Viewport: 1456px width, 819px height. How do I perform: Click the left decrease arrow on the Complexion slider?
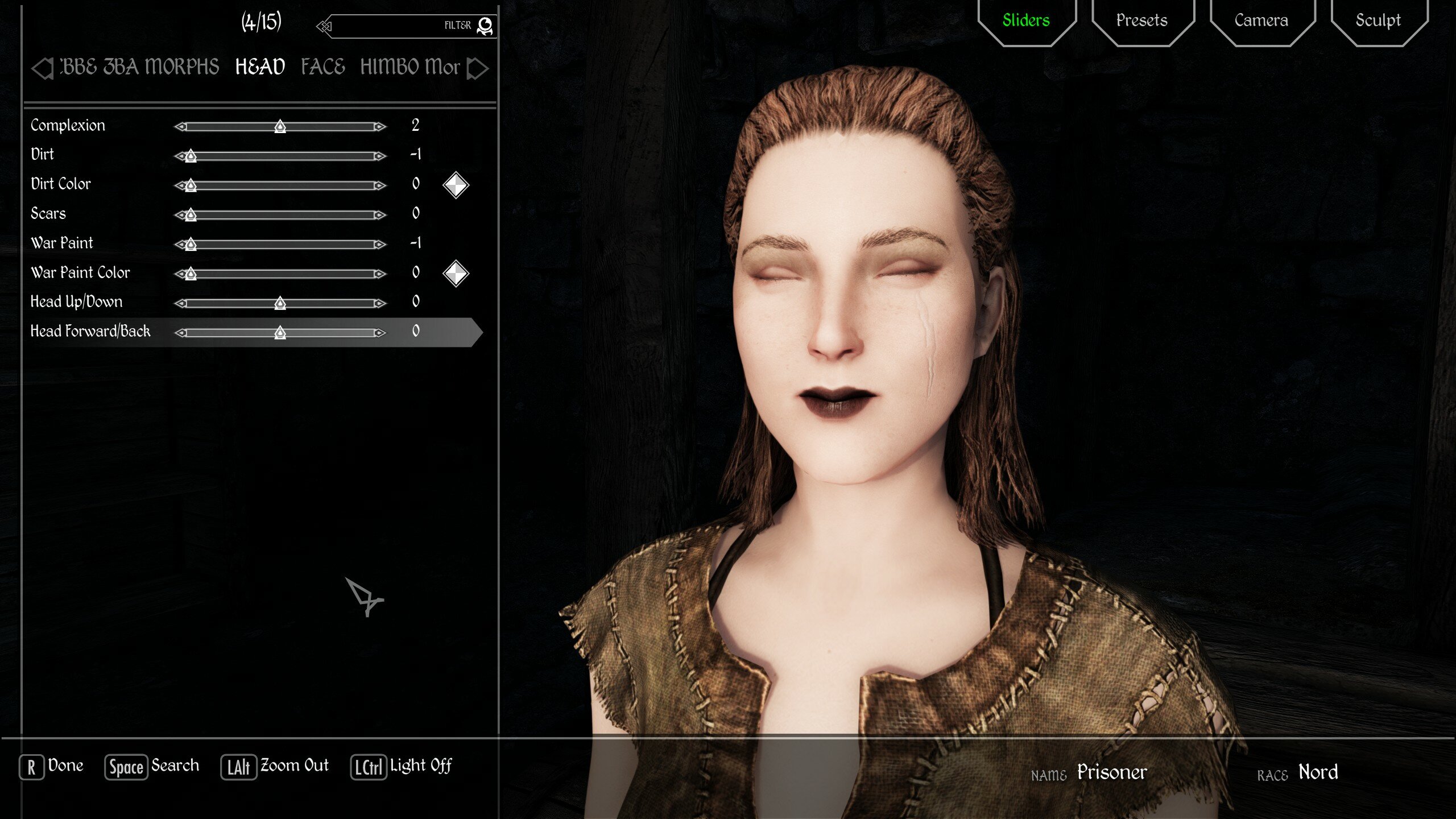(x=179, y=126)
